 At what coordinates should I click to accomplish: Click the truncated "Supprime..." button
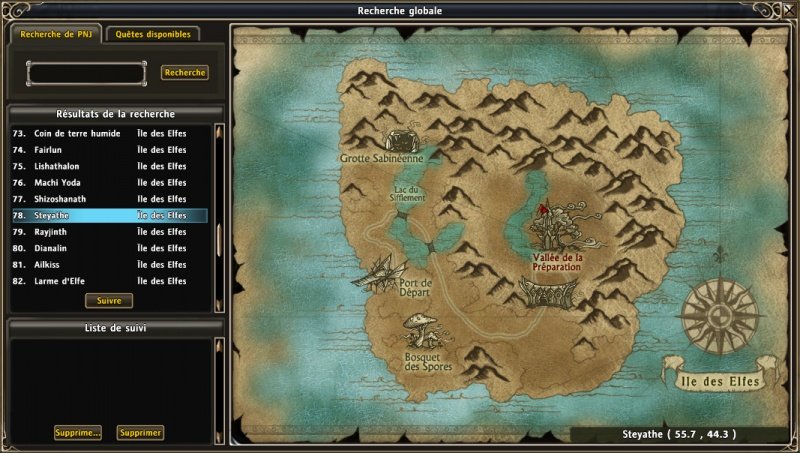point(78,433)
